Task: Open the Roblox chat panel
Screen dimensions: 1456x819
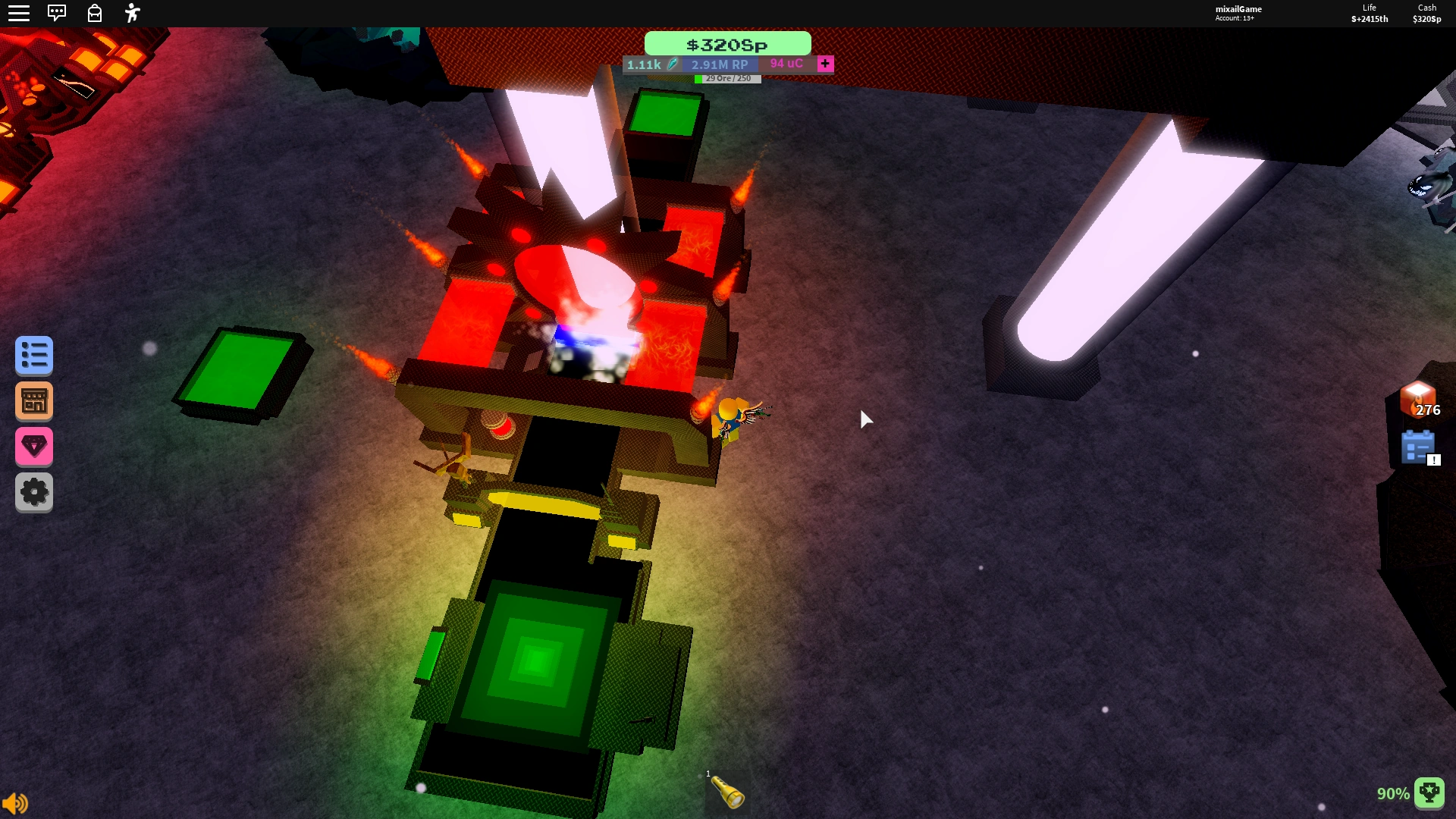Action: (58, 13)
